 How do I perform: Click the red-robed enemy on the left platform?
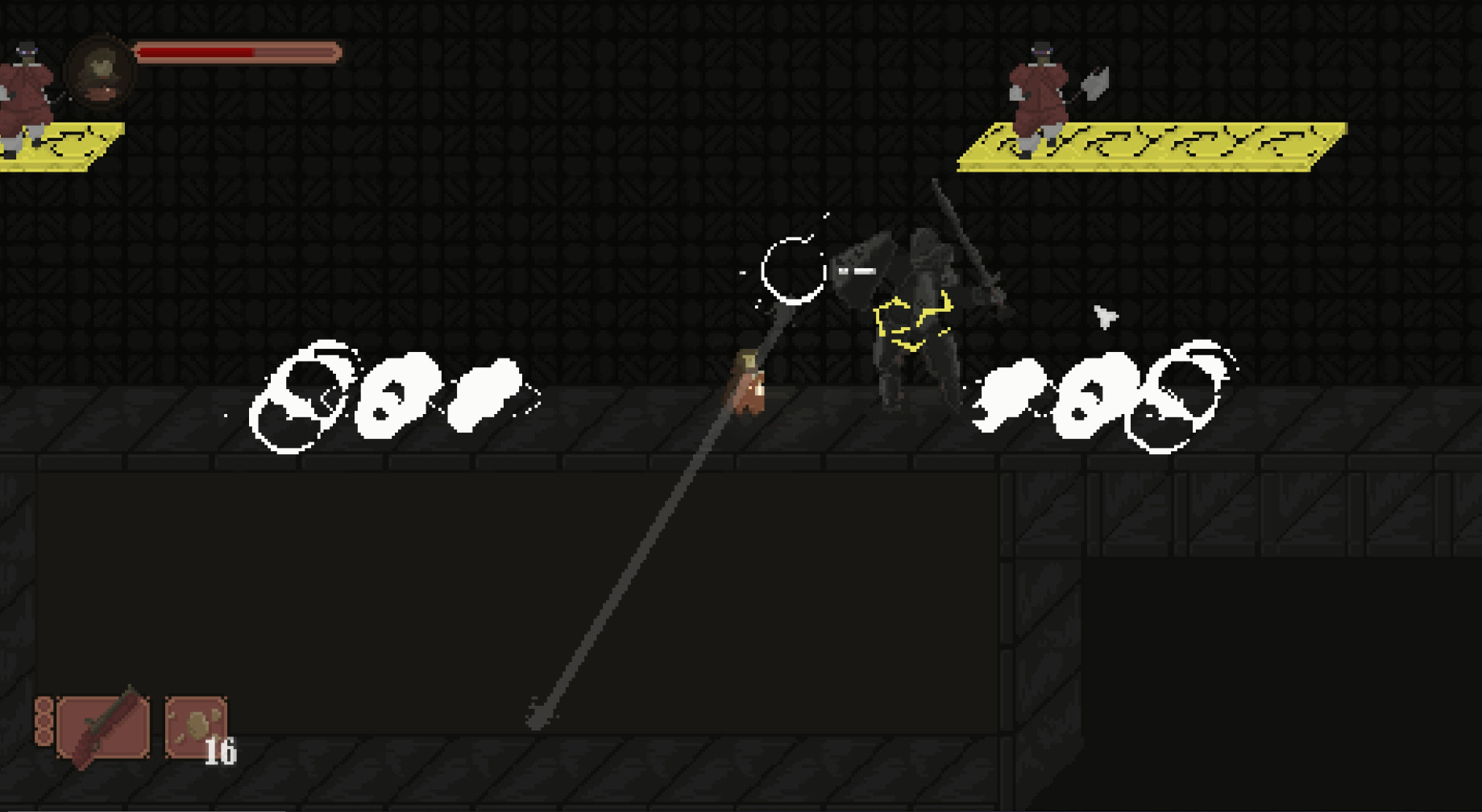24,89
